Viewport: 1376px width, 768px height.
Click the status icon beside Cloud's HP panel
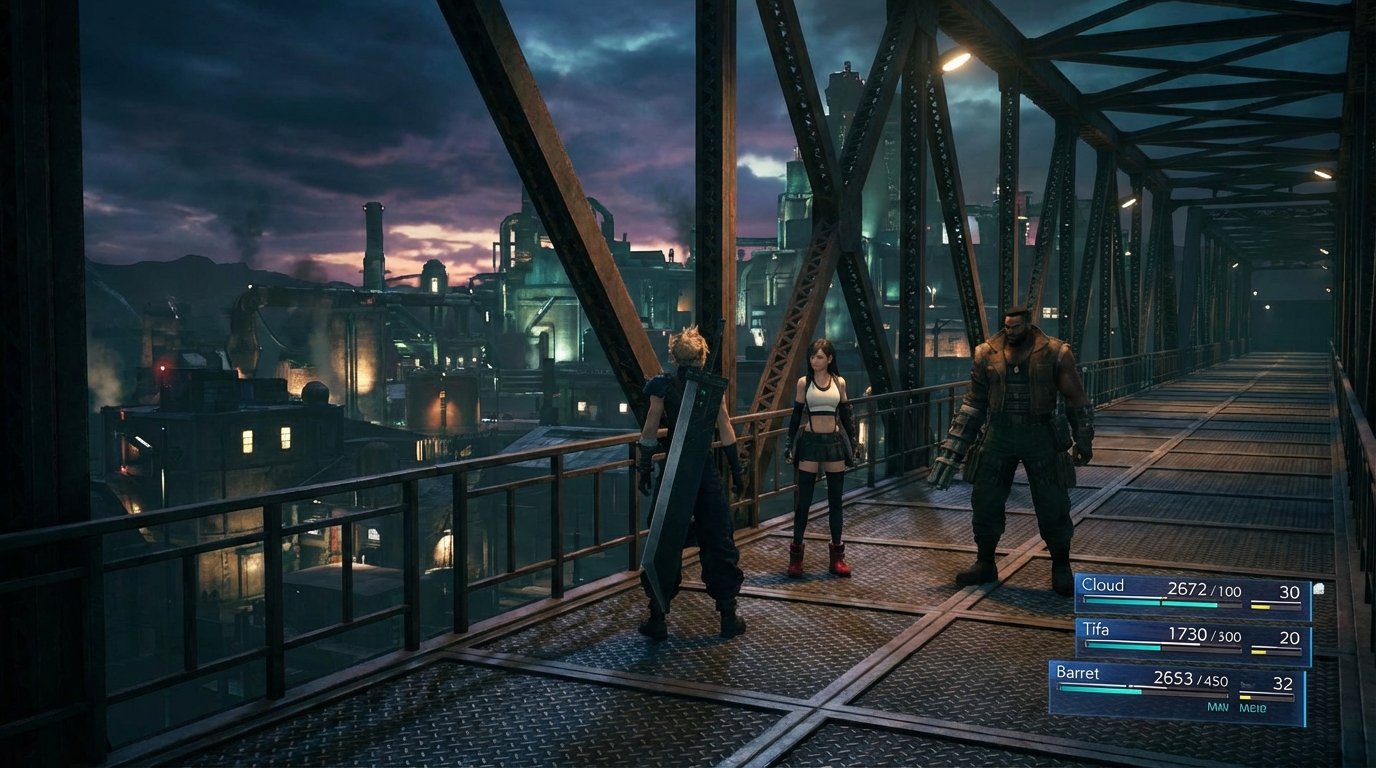(x=1318, y=589)
